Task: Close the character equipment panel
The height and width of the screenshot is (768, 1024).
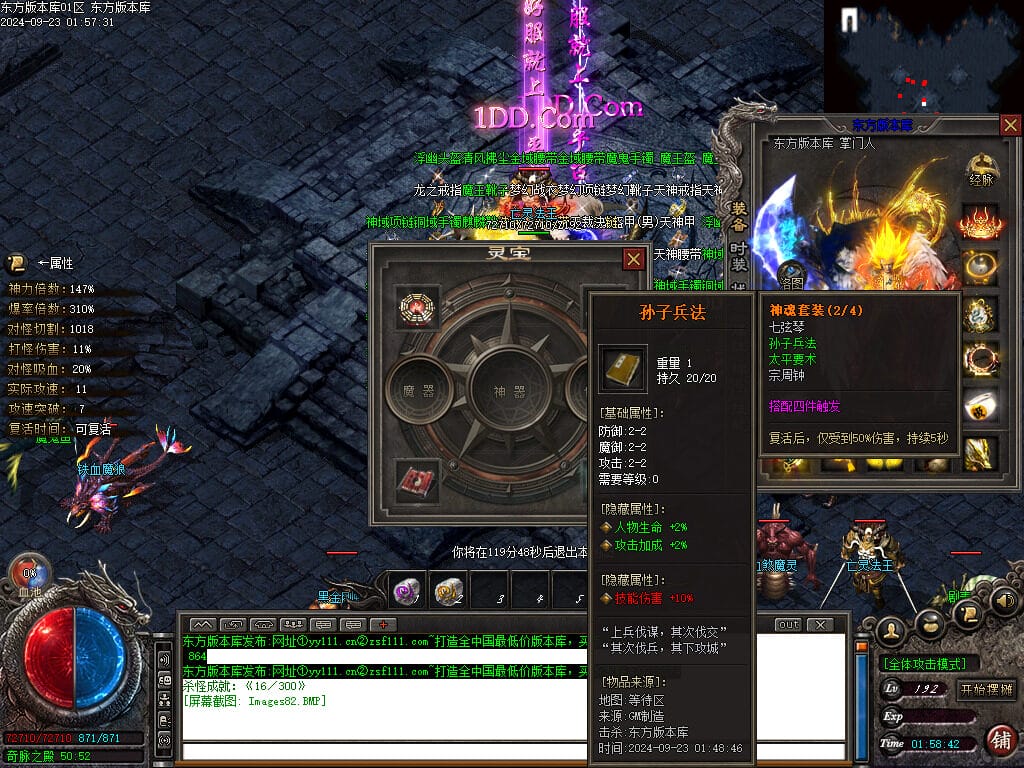Action: [x=1010, y=126]
